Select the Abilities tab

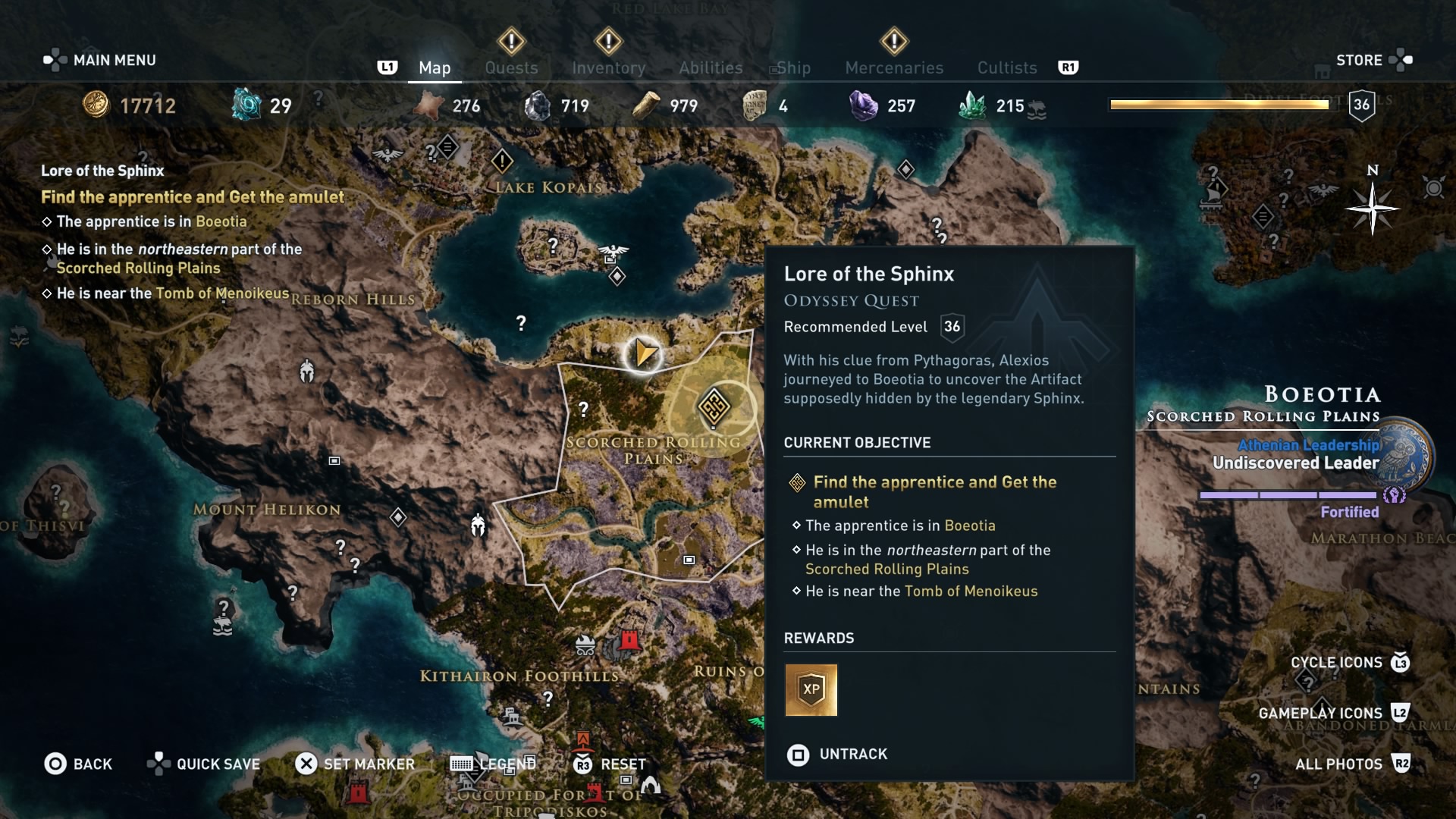click(711, 67)
